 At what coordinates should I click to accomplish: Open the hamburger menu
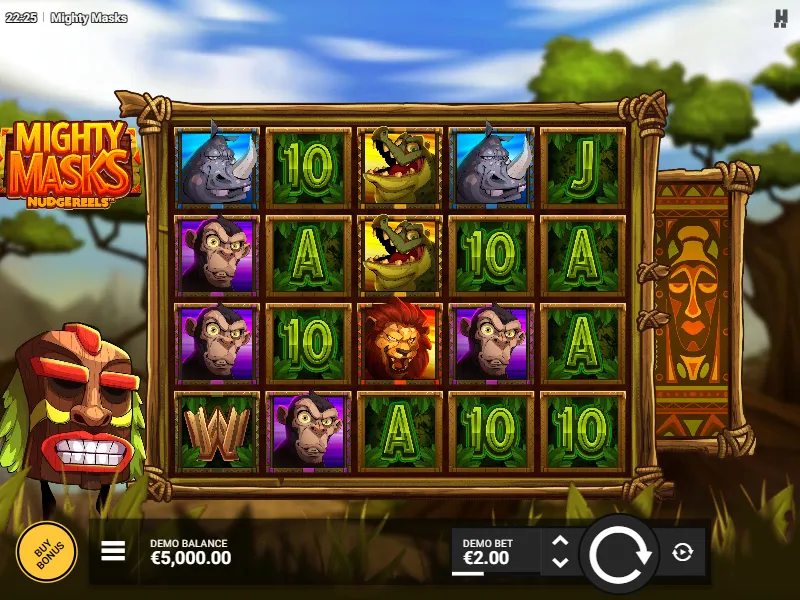[x=113, y=551]
